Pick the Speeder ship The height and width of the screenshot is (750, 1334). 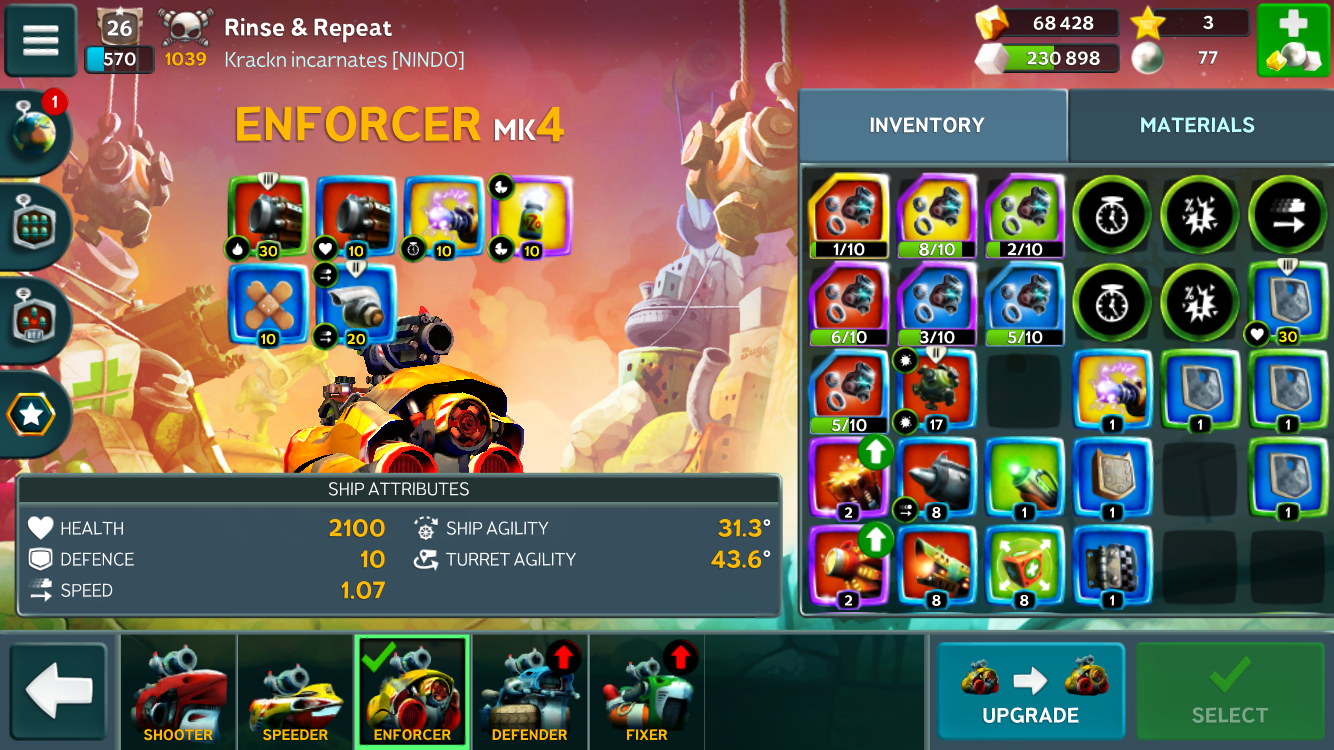pyautogui.click(x=295, y=692)
